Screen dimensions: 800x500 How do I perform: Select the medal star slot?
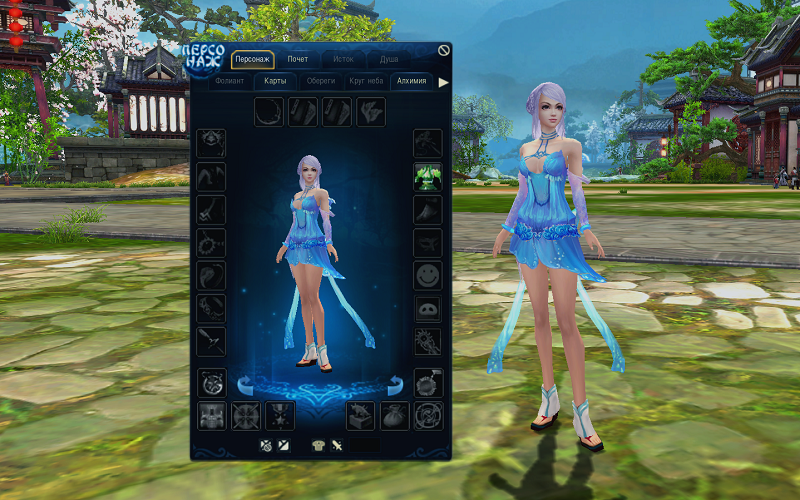coord(280,415)
